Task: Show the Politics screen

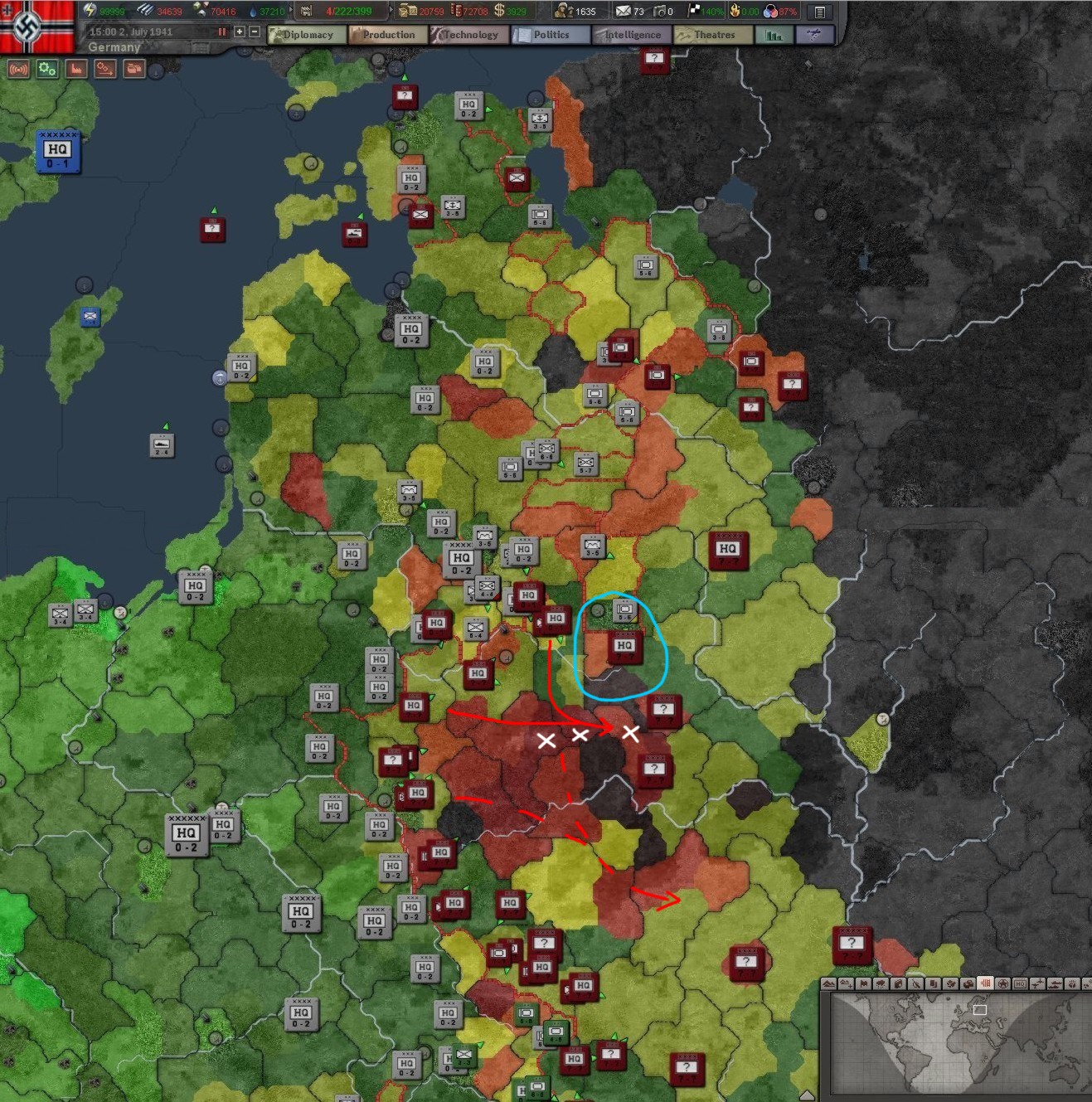Action: [550, 35]
